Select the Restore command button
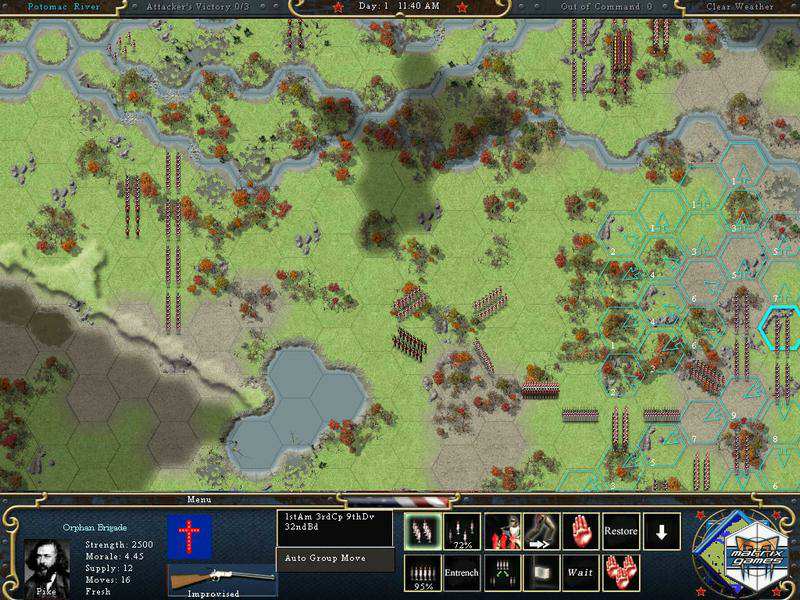The width and height of the screenshot is (800, 600). point(621,531)
